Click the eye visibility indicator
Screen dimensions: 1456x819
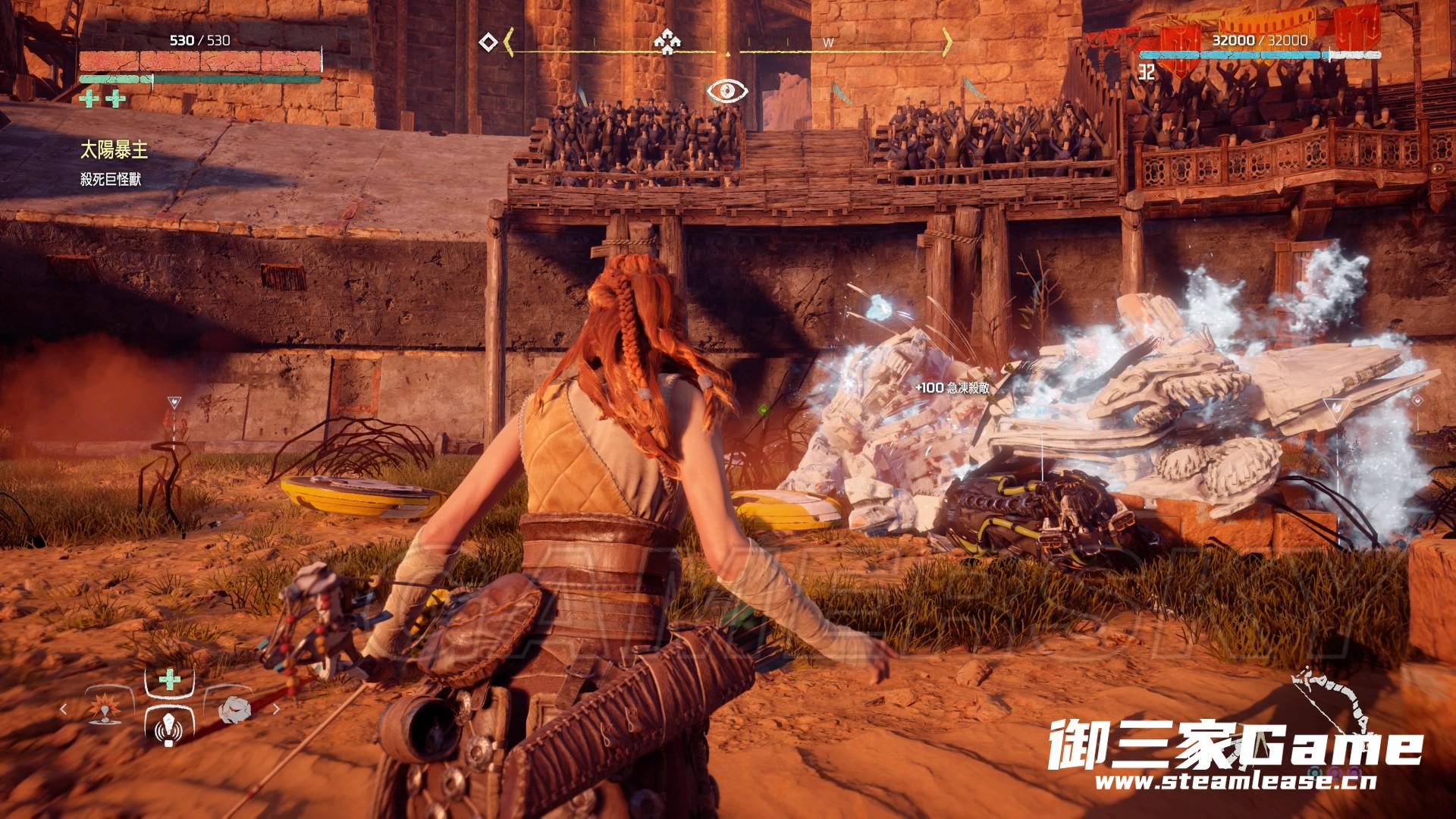click(x=727, y=91)
